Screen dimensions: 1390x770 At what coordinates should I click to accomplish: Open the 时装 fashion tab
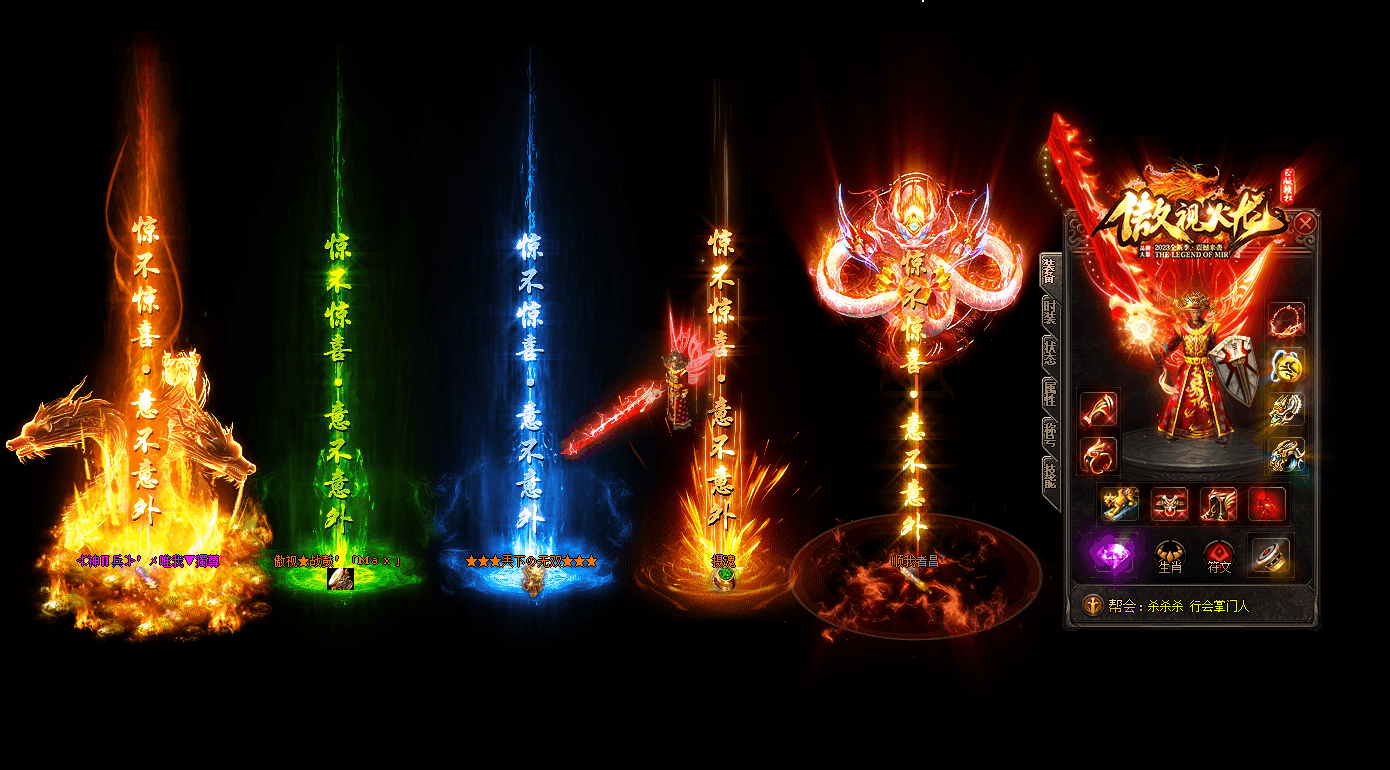point(1050,313)
